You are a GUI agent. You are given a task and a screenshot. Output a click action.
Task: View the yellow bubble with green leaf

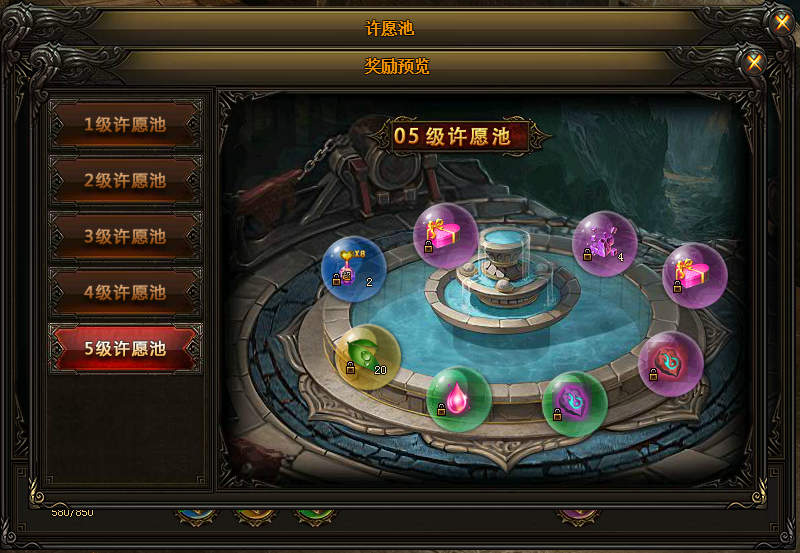367,357
